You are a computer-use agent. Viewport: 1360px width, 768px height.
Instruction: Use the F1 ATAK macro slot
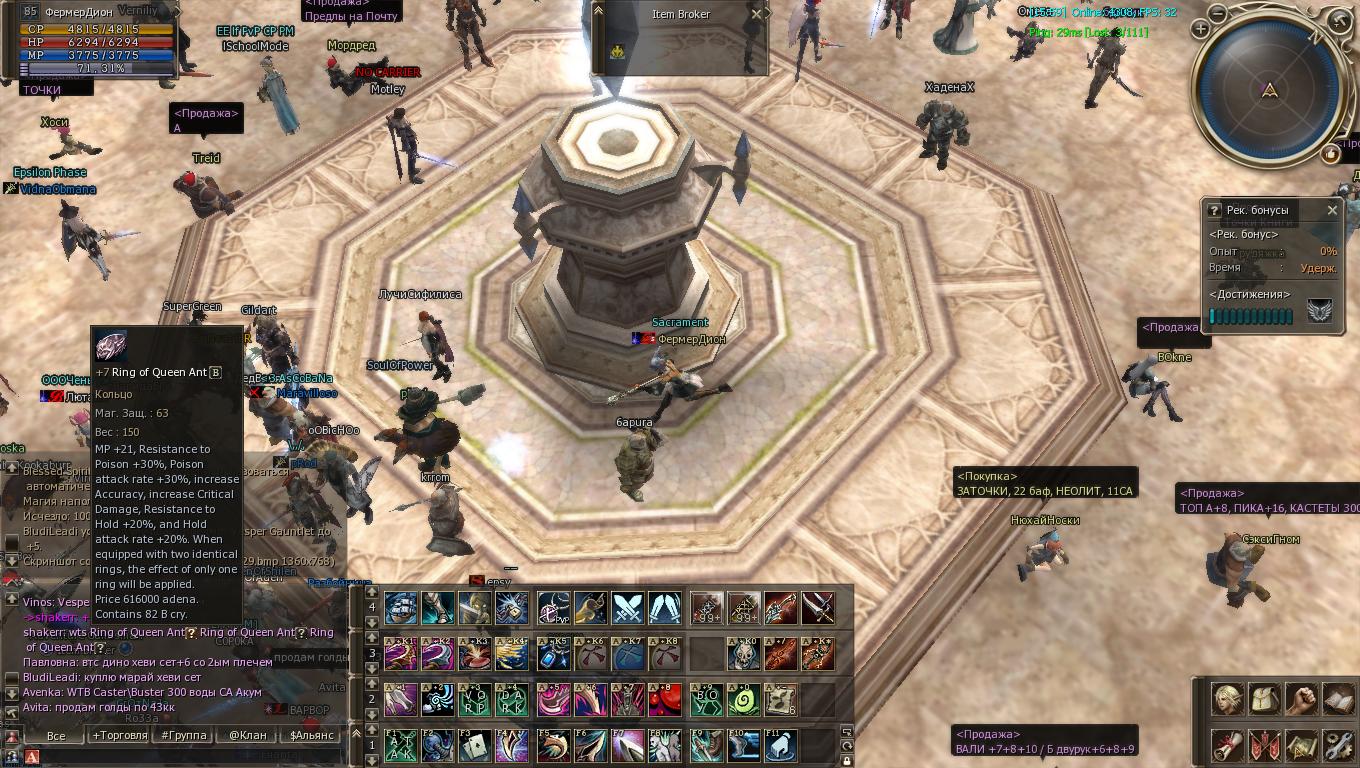(400, 746)
